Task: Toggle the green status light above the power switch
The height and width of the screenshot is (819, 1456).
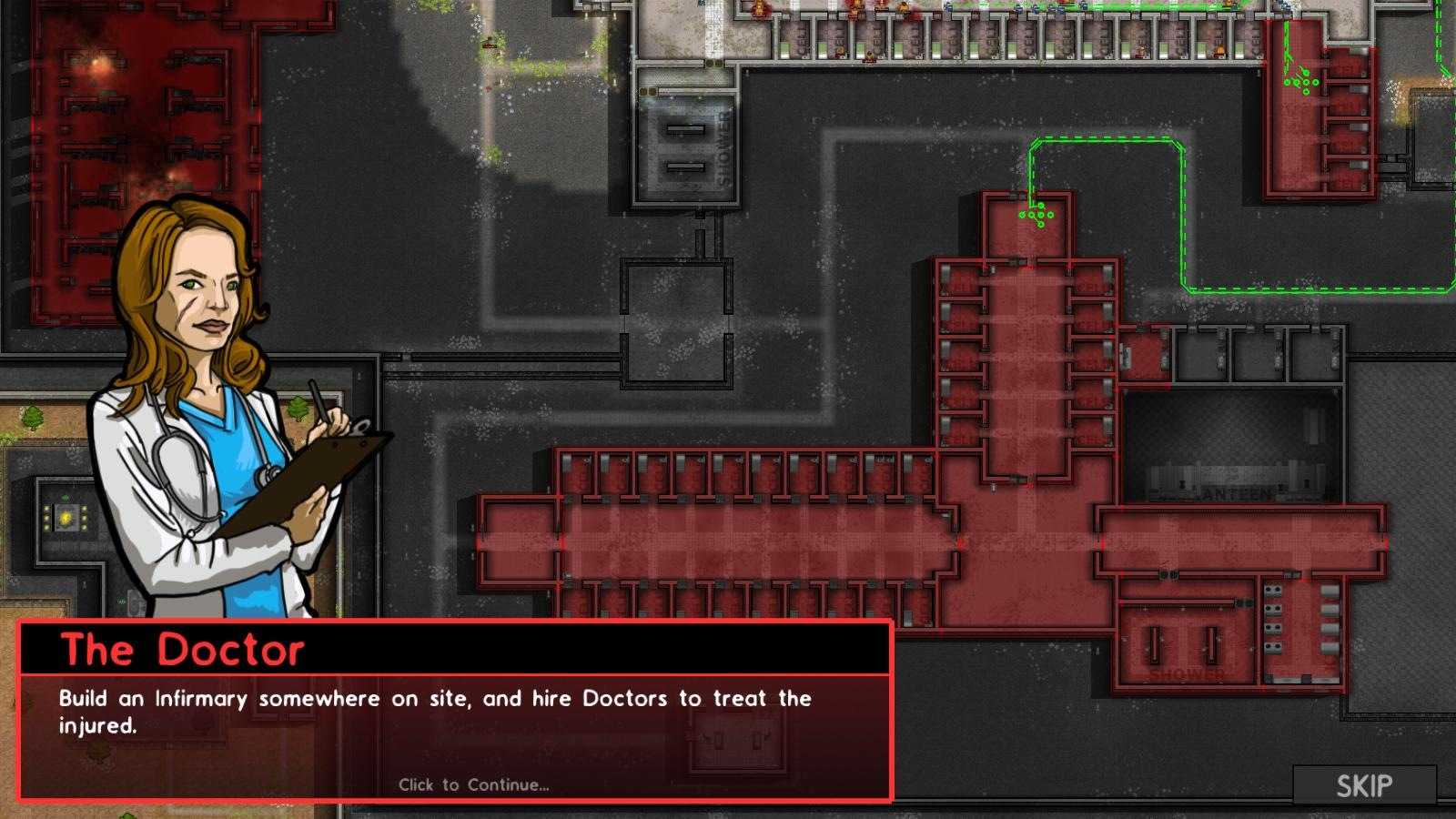Action: click(66, 498)
